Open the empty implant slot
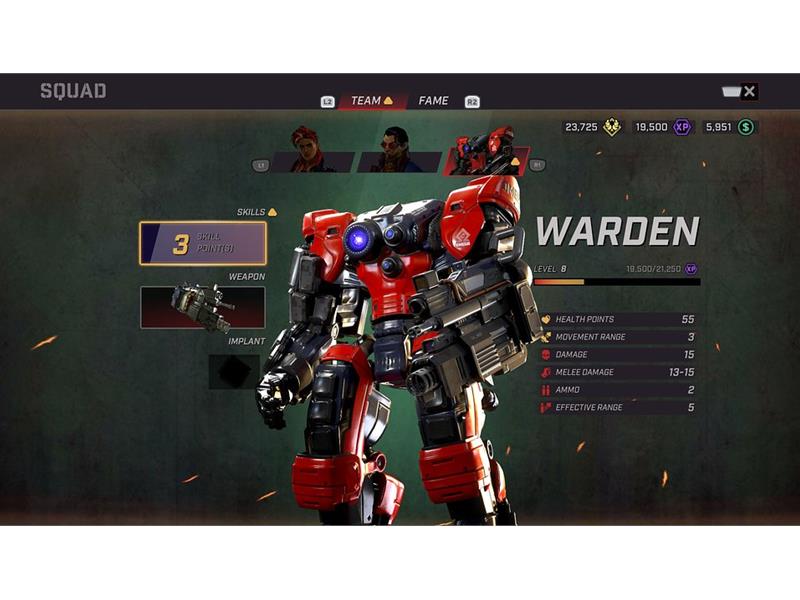The image size is (800, 600). click(x=234, y=371)
